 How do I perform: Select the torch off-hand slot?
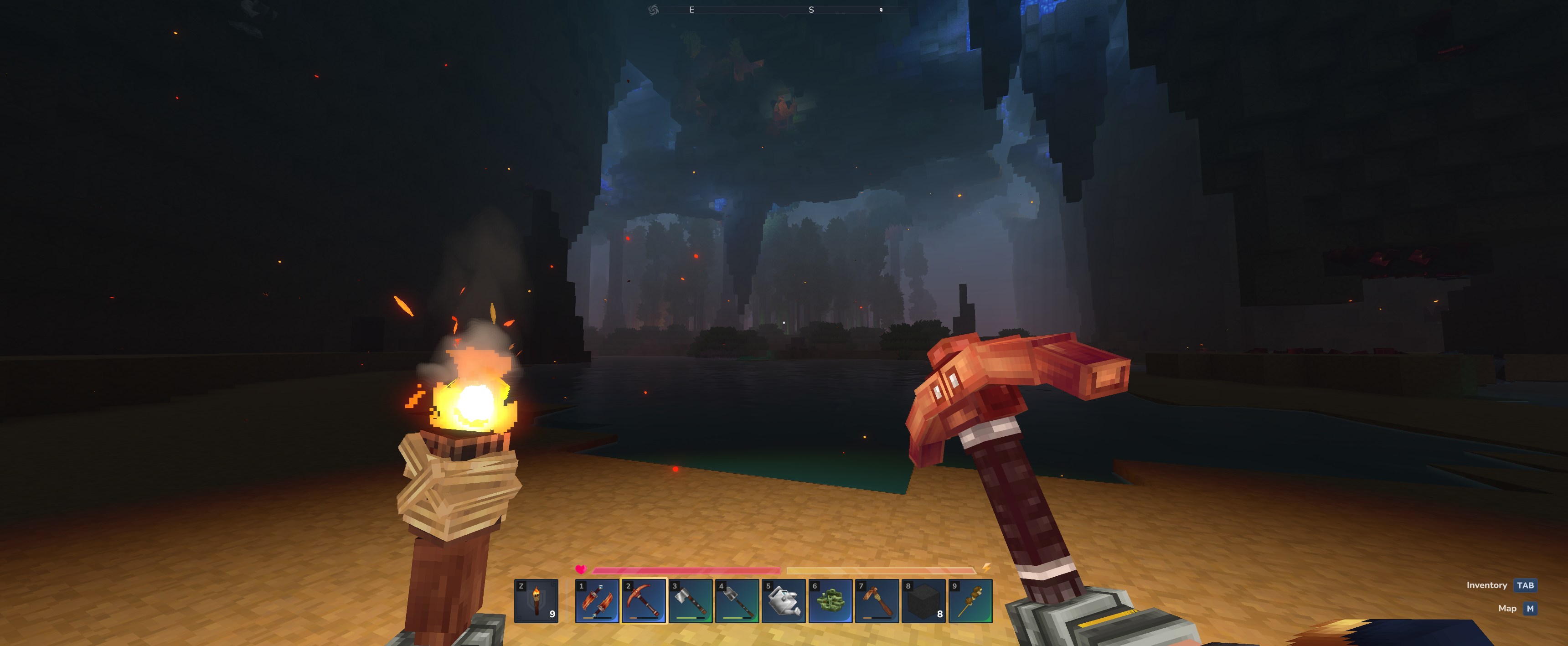point(536,601)
